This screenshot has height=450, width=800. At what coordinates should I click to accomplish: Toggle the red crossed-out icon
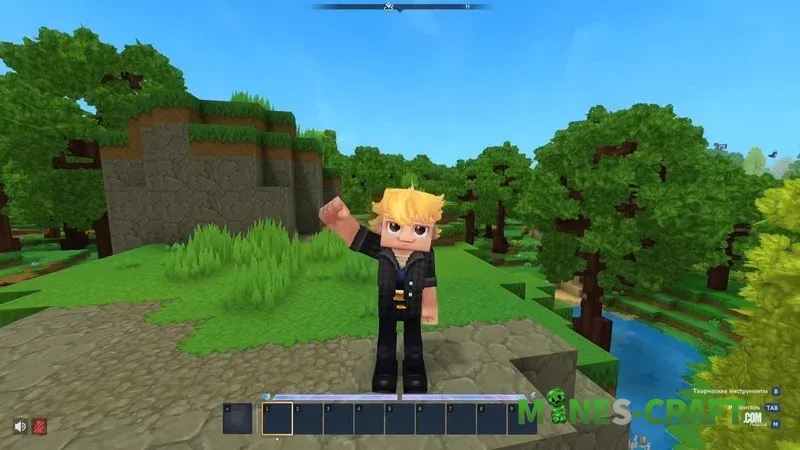(x=40, y=426)
